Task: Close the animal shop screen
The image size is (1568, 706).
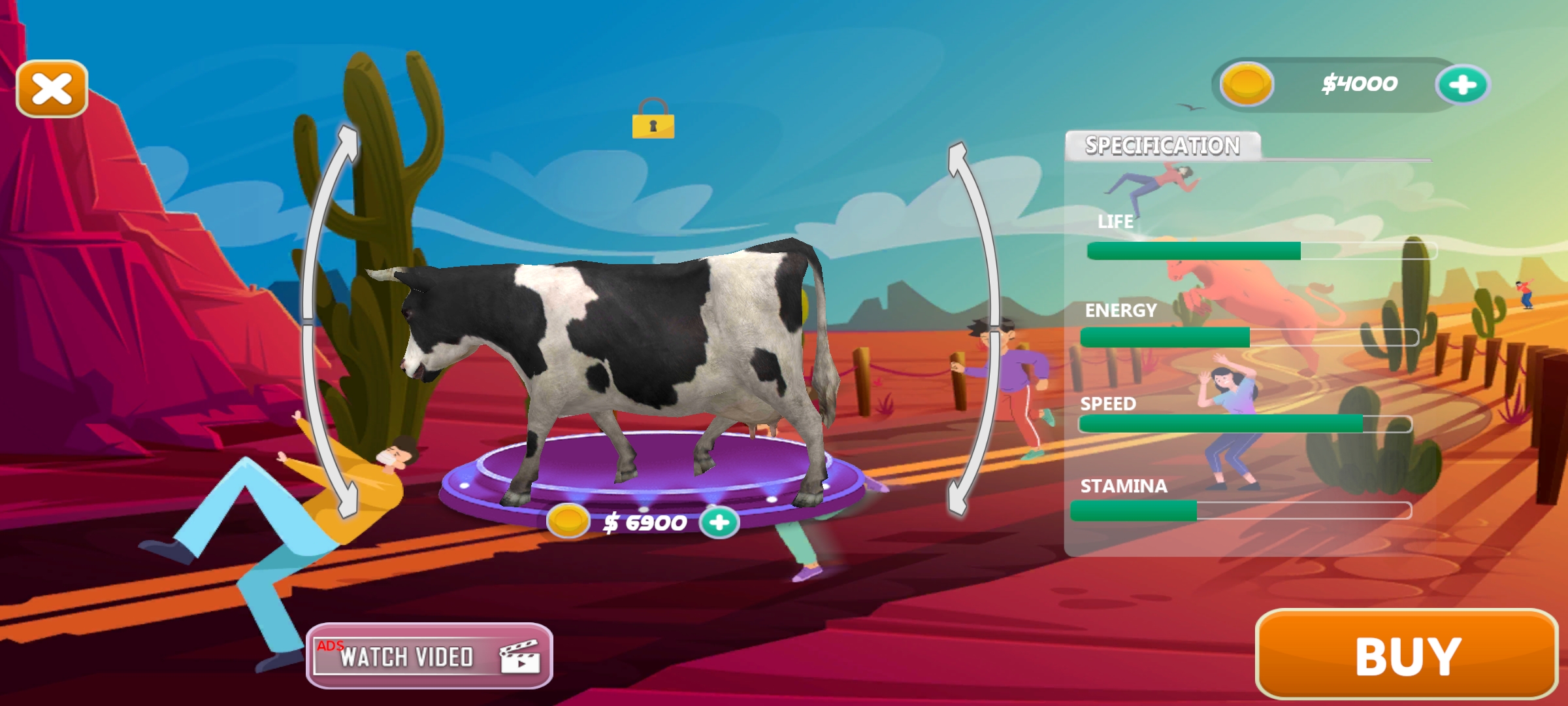Action: pos(52,89)
